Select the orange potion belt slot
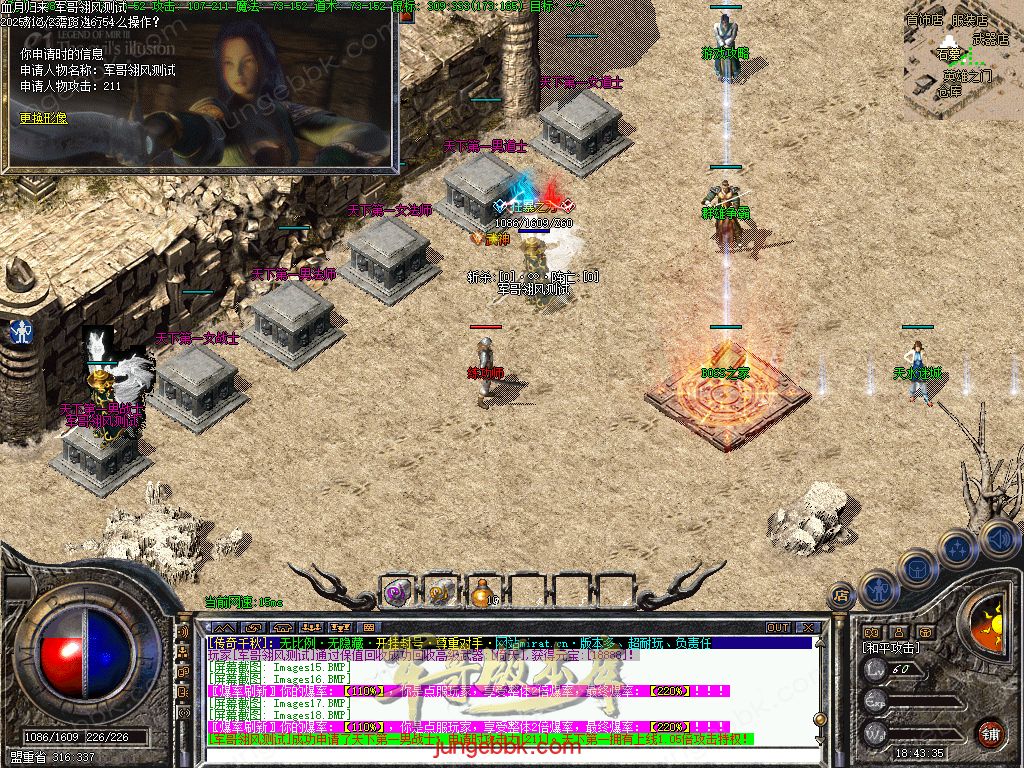This screenshot has height=768, width=1024. tap(482, 592)
